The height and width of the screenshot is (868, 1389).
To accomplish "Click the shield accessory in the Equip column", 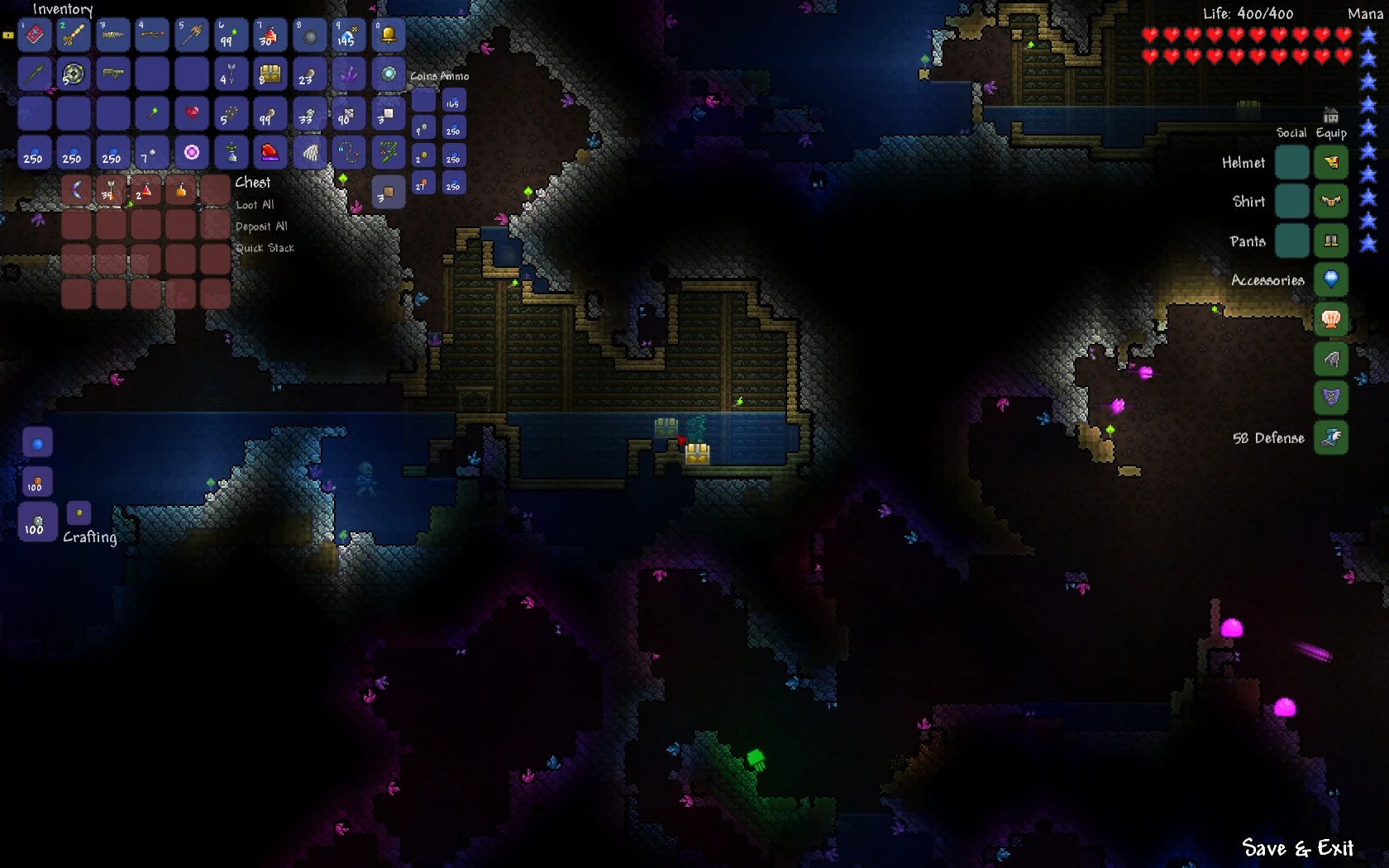I will coord(1331,398).
